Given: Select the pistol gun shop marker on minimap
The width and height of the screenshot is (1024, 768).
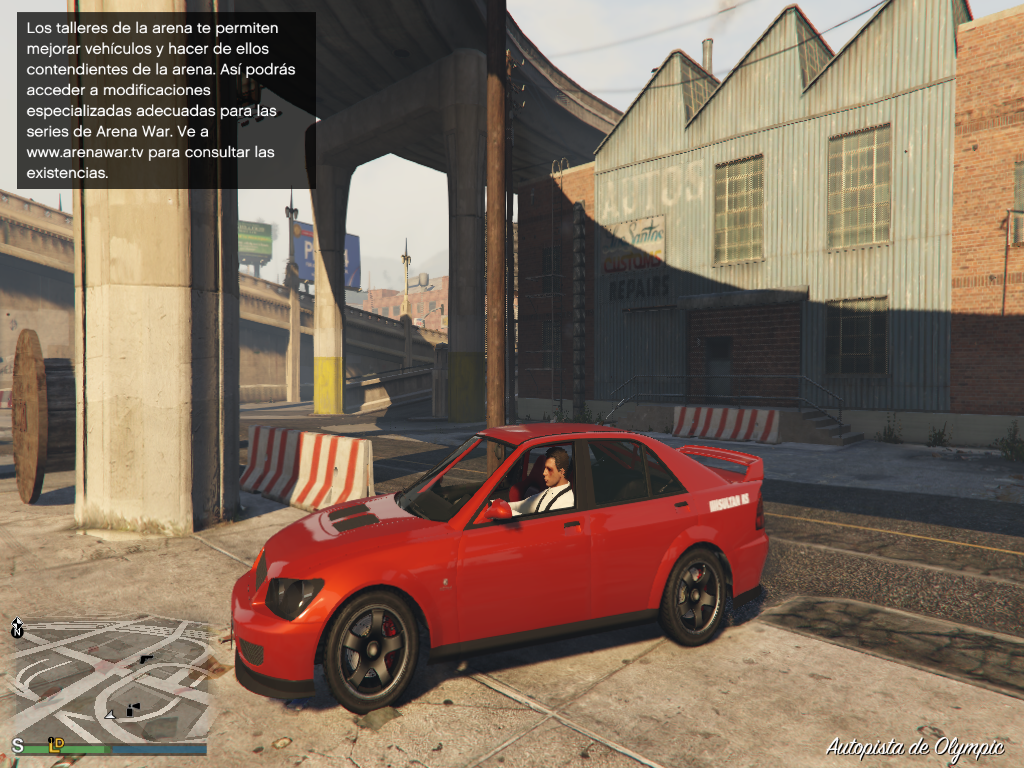Looking at the screenshot, I should [147, 659].
